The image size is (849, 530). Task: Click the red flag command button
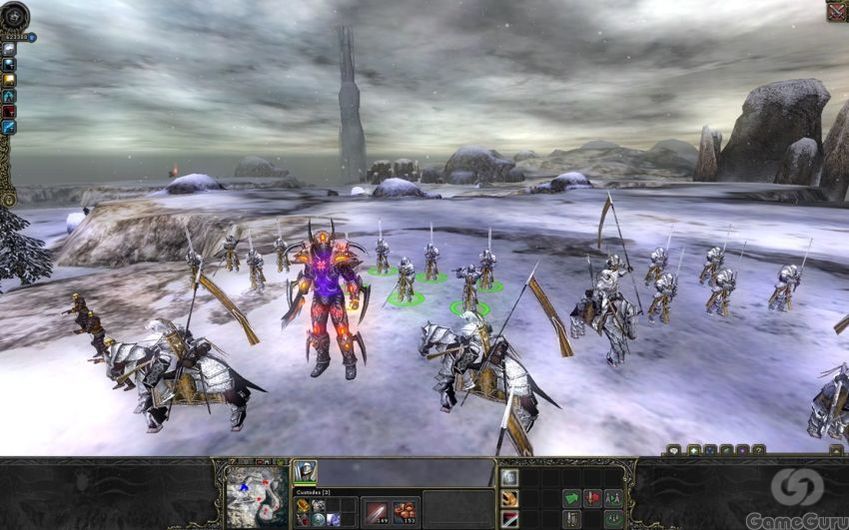coord(592,497)
